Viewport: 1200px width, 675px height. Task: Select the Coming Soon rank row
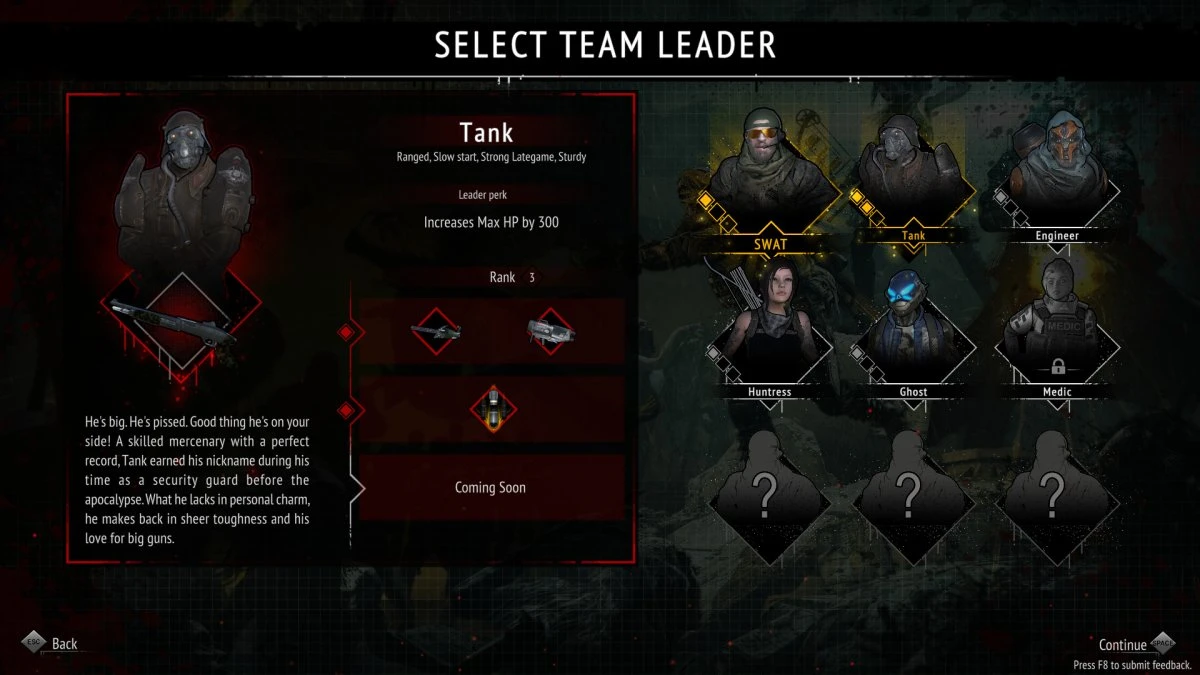[490, 487]
